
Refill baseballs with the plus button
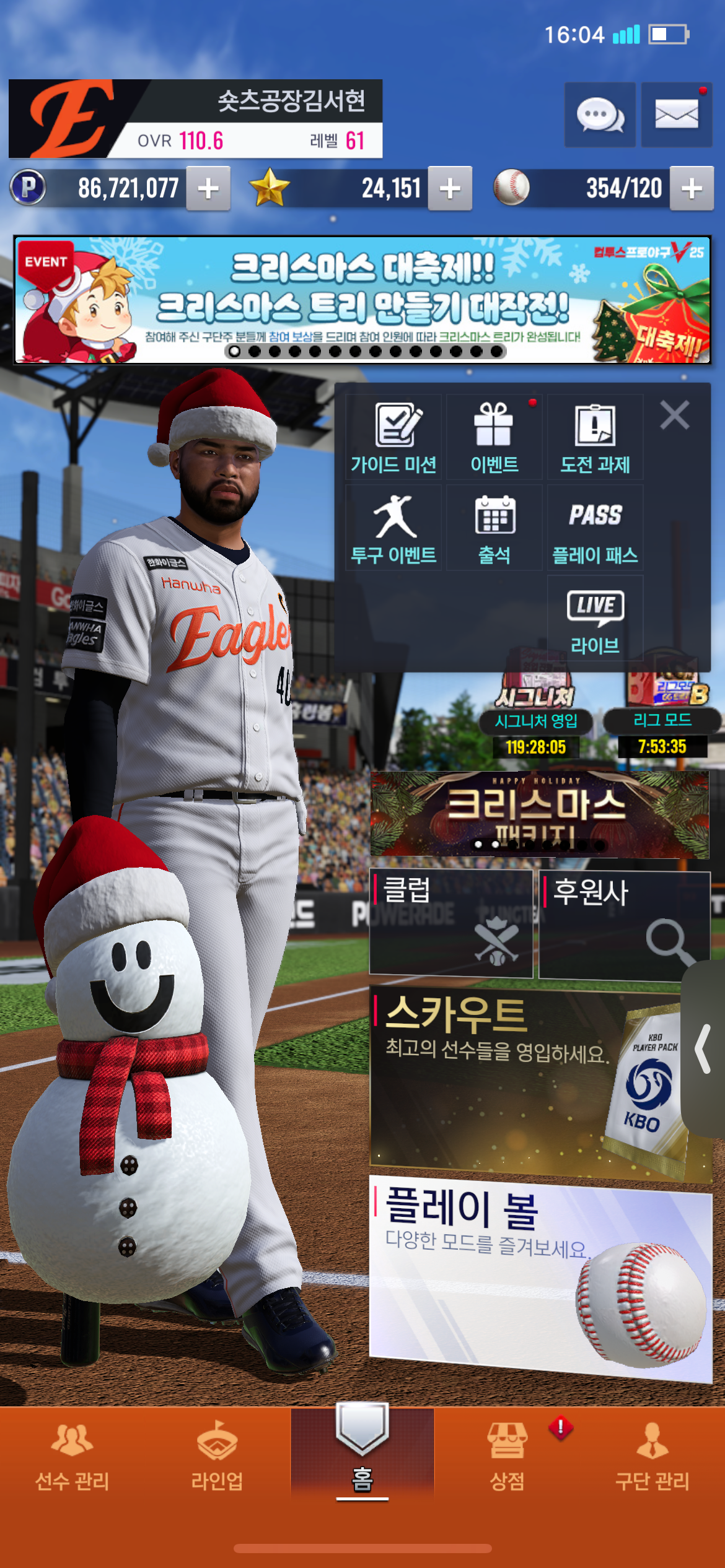click(x=692, y=188)
